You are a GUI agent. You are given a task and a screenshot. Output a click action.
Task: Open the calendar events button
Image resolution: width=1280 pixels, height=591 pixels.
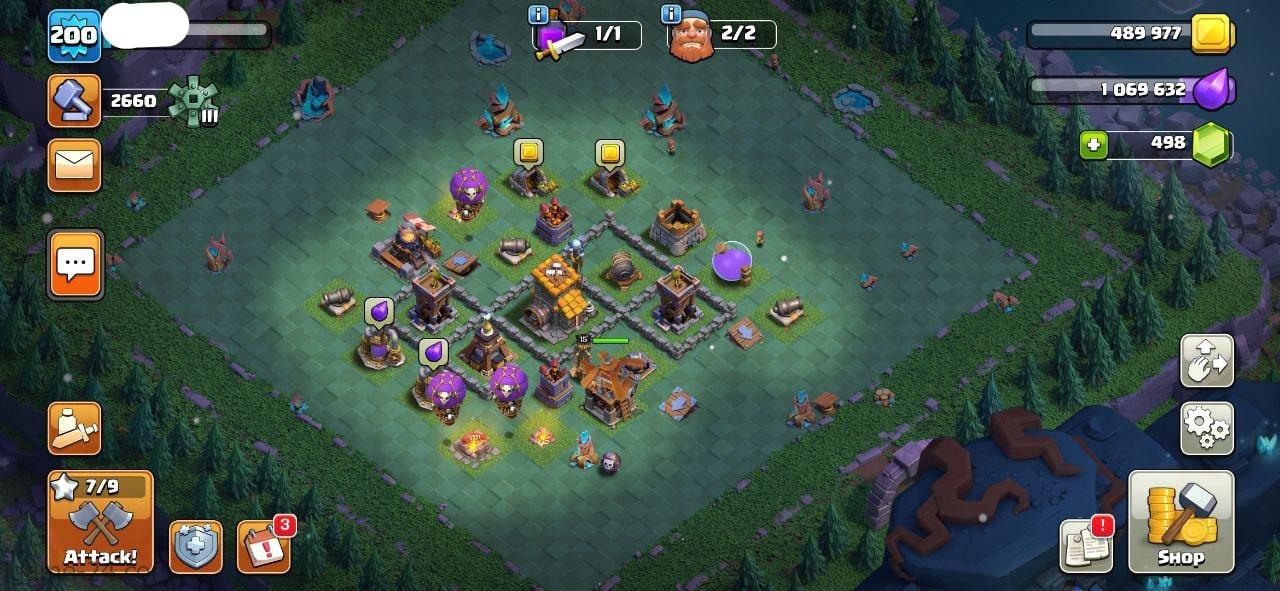coord(264,547)
